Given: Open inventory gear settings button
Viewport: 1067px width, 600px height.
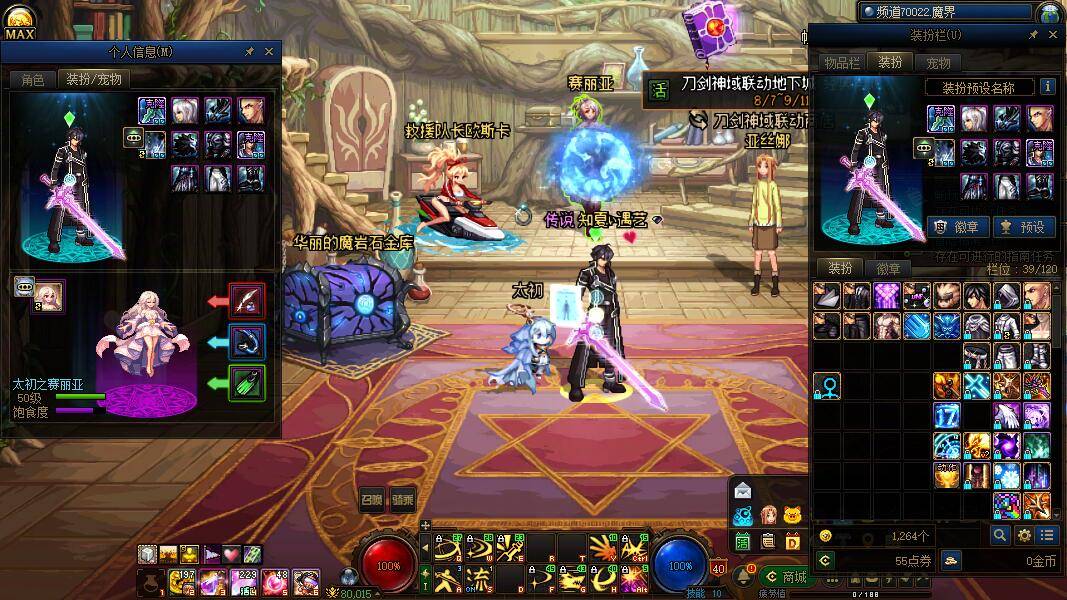Looking at the screenshot, I should [1024, 536].
